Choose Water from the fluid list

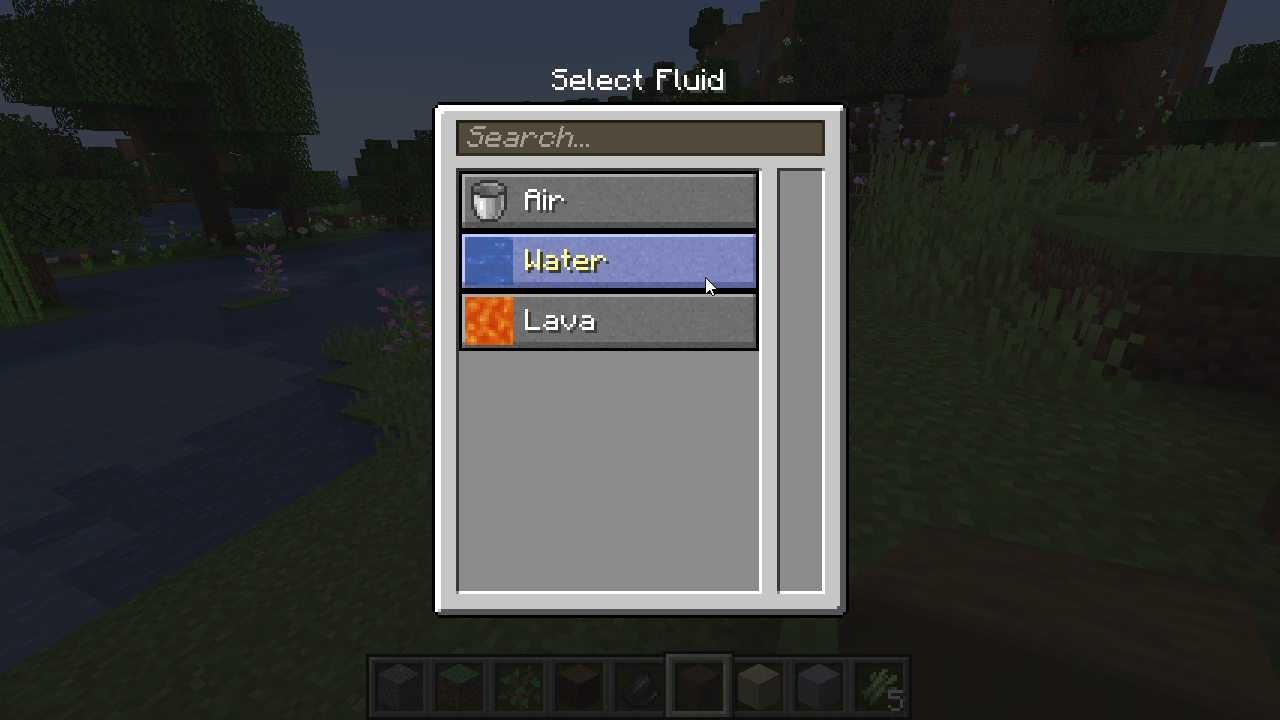point(609,261)
